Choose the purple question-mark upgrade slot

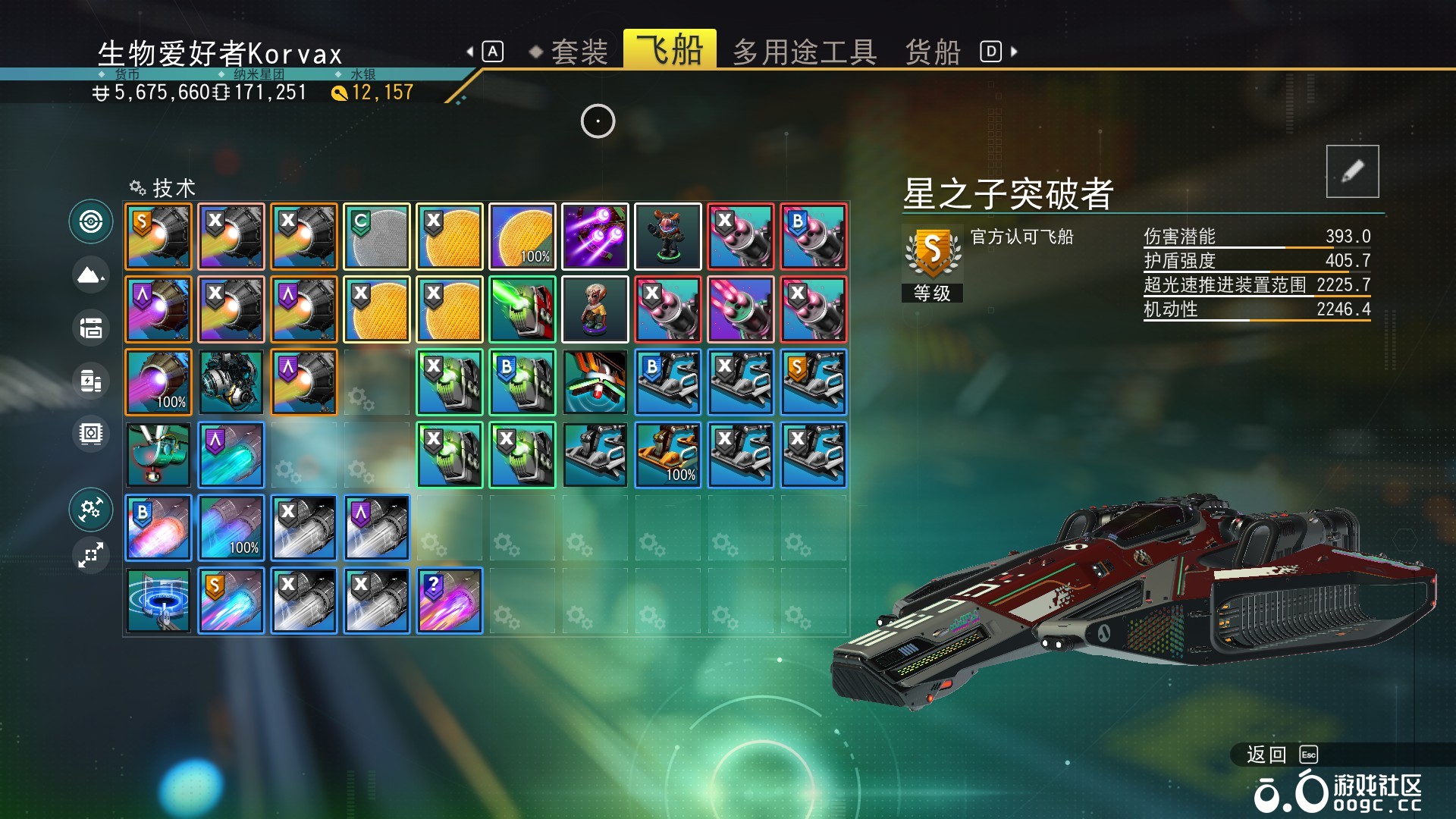[x=450, y=601]
